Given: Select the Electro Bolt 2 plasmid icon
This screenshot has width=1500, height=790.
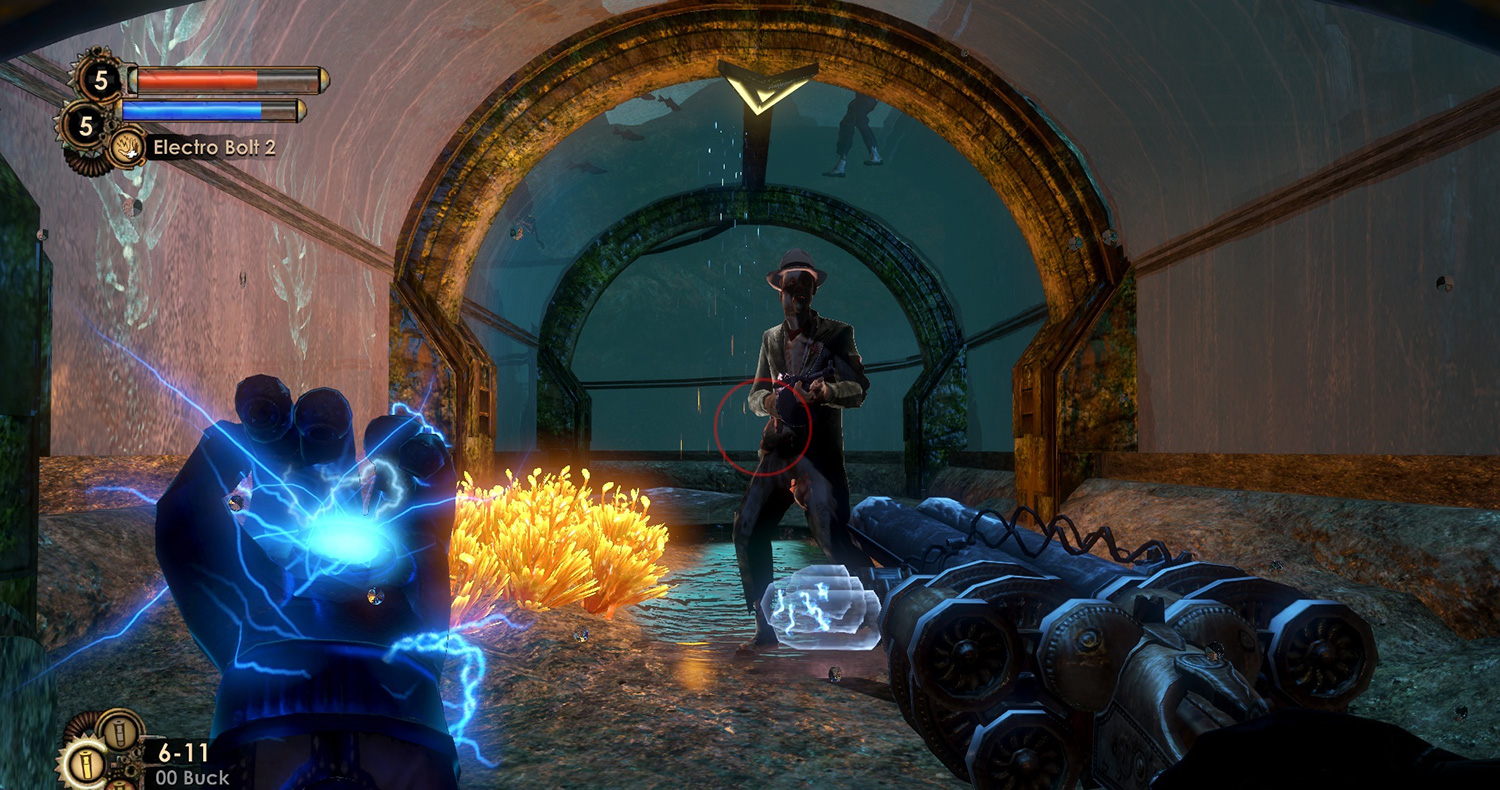Looking at the screenshot, I should 127,148.
